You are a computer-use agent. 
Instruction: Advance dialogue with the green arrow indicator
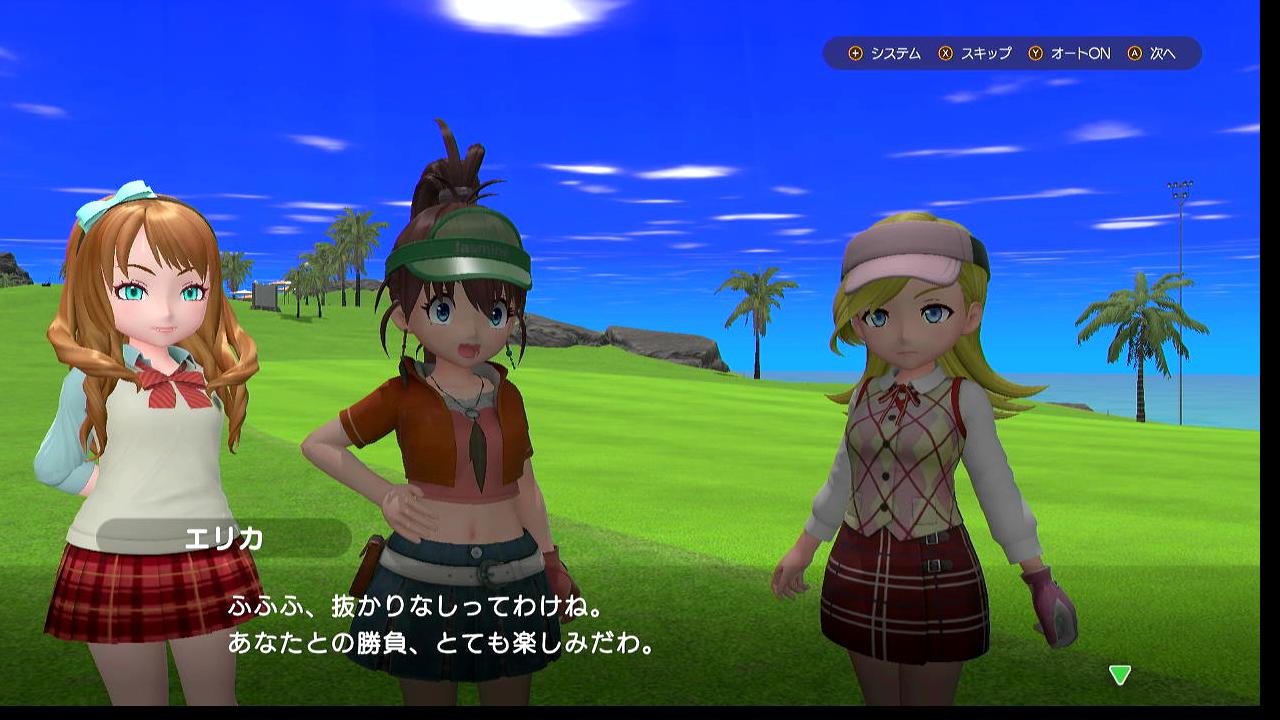pos(1120,675)
